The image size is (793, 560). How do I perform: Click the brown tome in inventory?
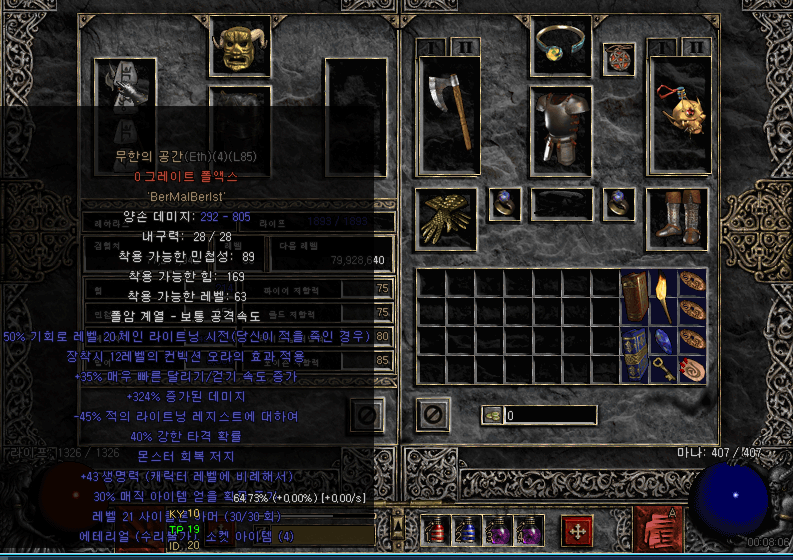point(634,297)
